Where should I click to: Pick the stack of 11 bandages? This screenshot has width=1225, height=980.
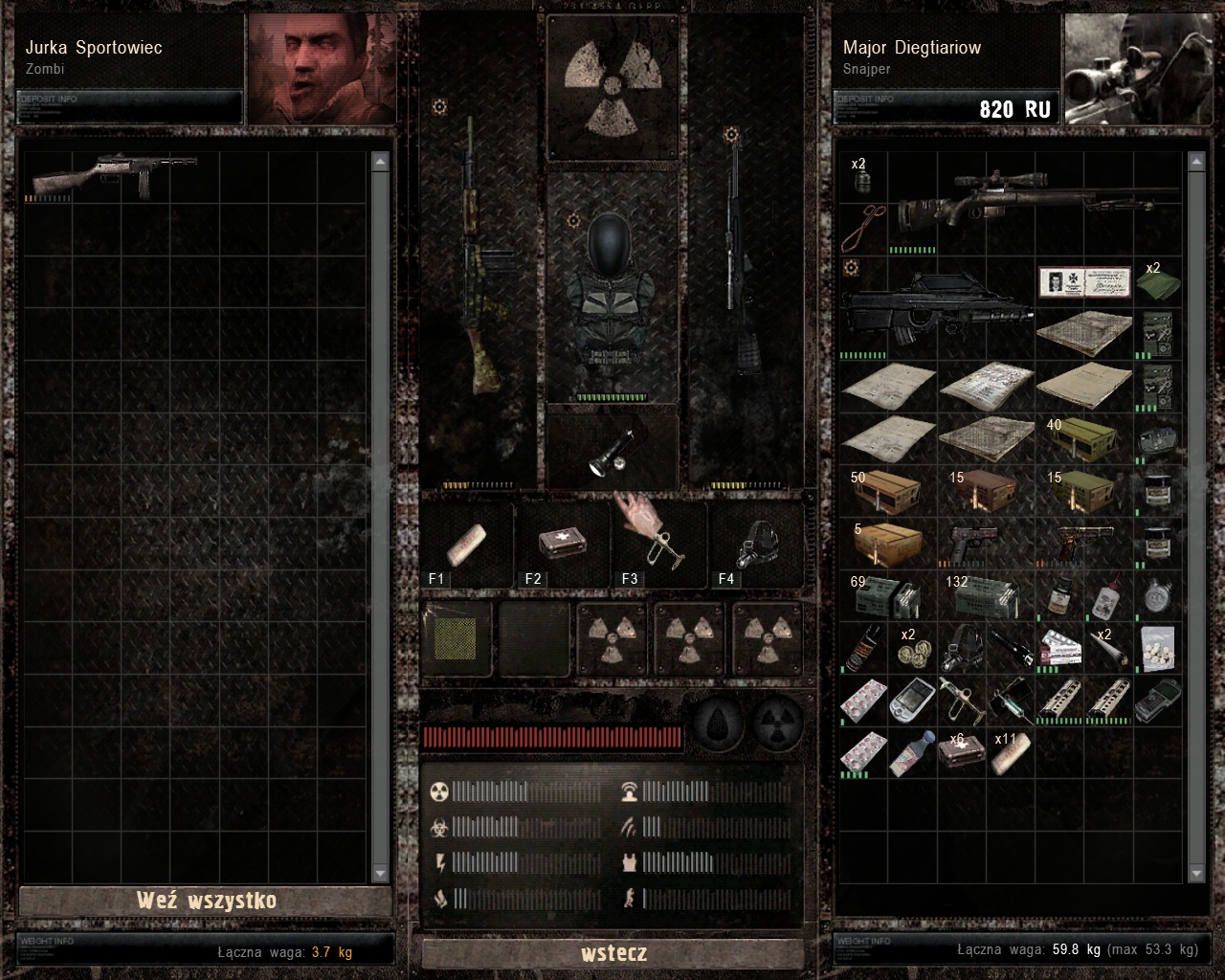pos(1011,751)
